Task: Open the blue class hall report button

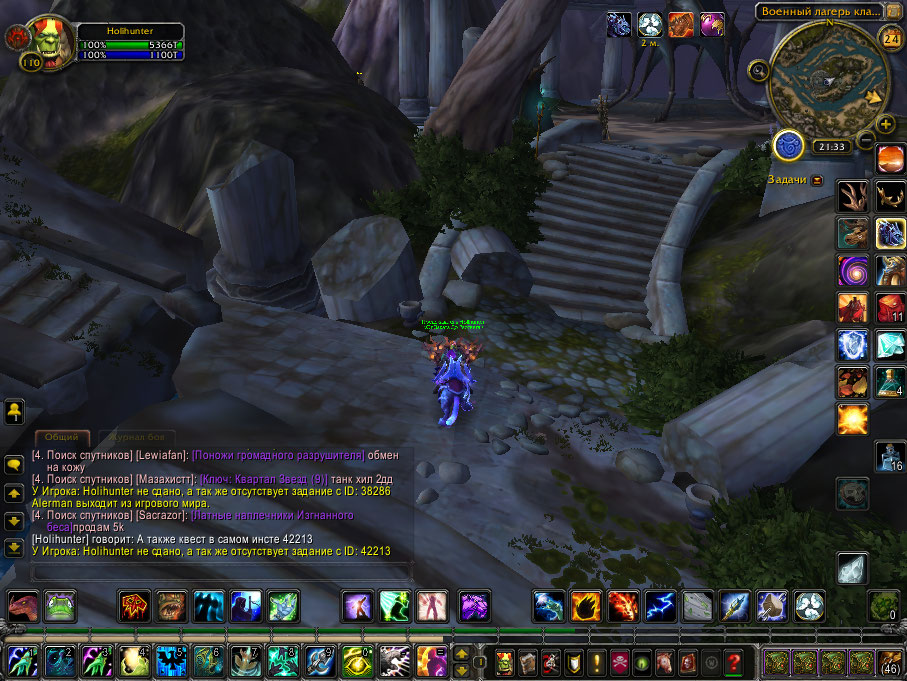Action: click(x=788, y=146)
